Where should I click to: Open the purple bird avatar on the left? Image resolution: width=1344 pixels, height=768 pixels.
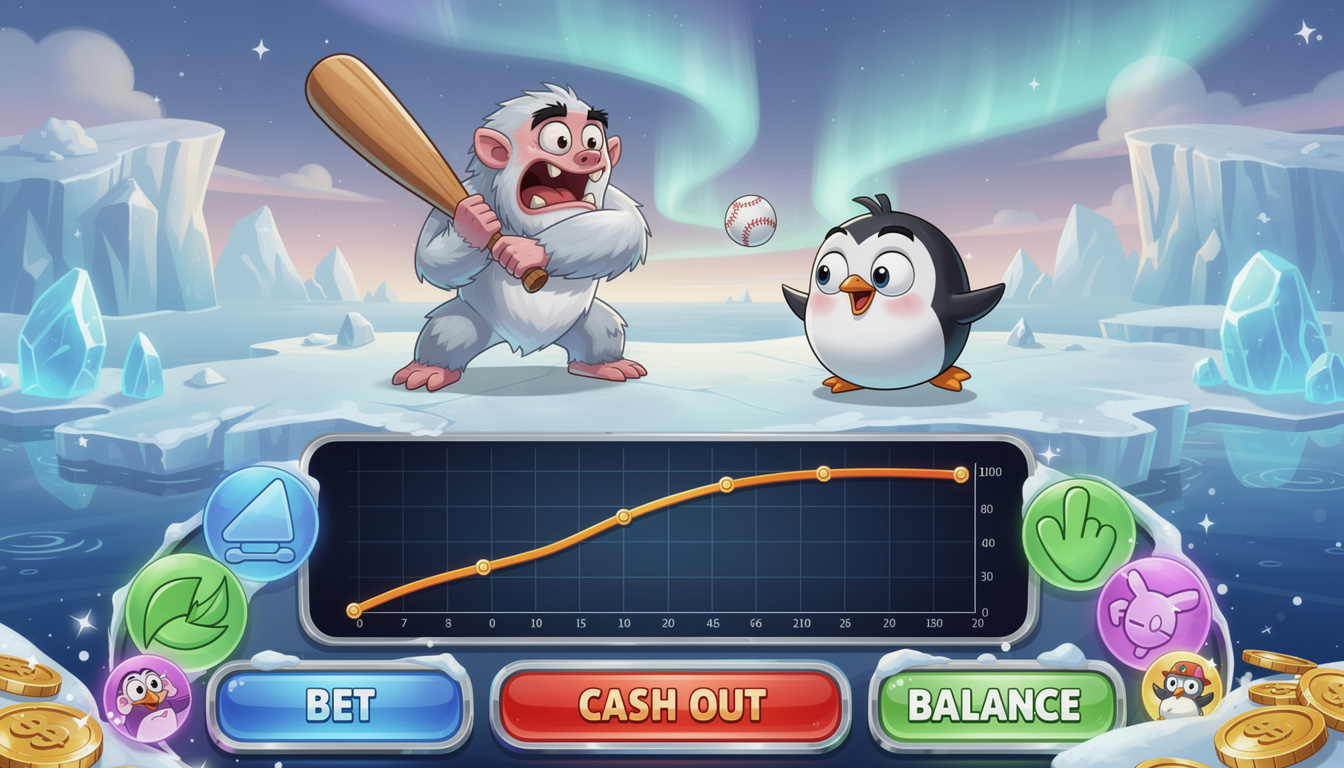[150, 698]
